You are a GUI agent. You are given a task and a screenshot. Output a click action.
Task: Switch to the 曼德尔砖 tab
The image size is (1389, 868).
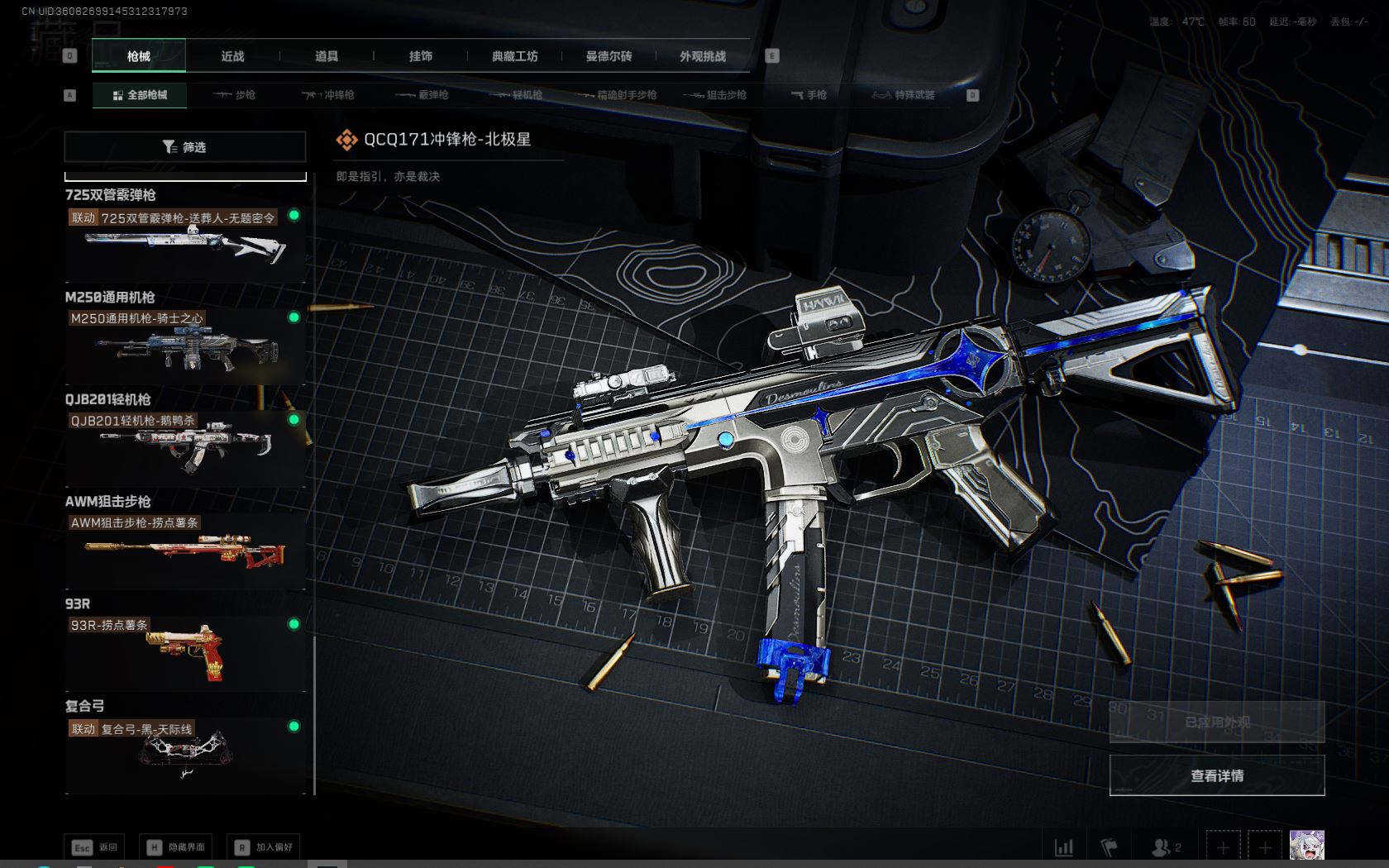pyautogui.click(x=609, y=56)
